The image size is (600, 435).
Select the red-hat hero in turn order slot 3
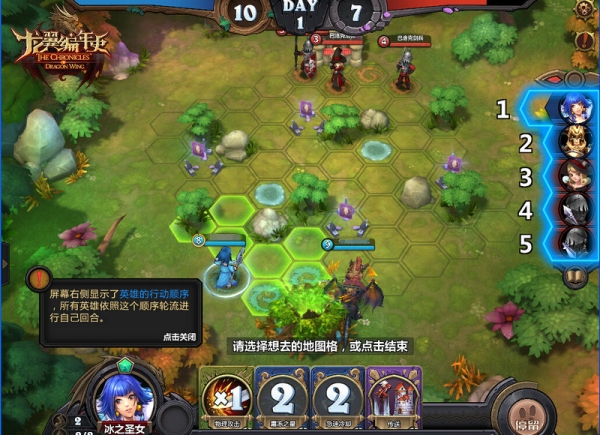click(573, 175)
